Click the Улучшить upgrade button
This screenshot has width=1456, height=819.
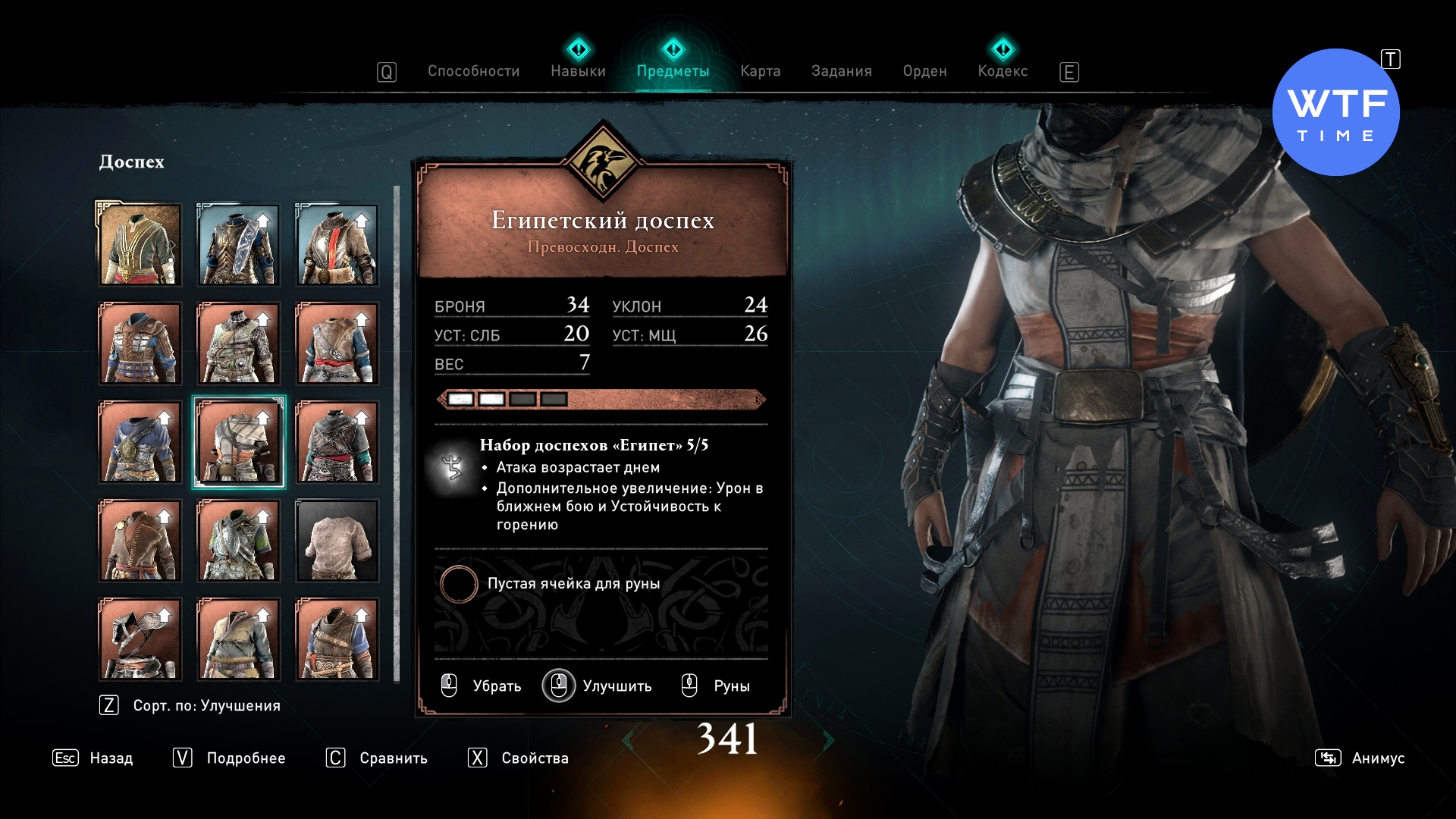tap(598, 686)
